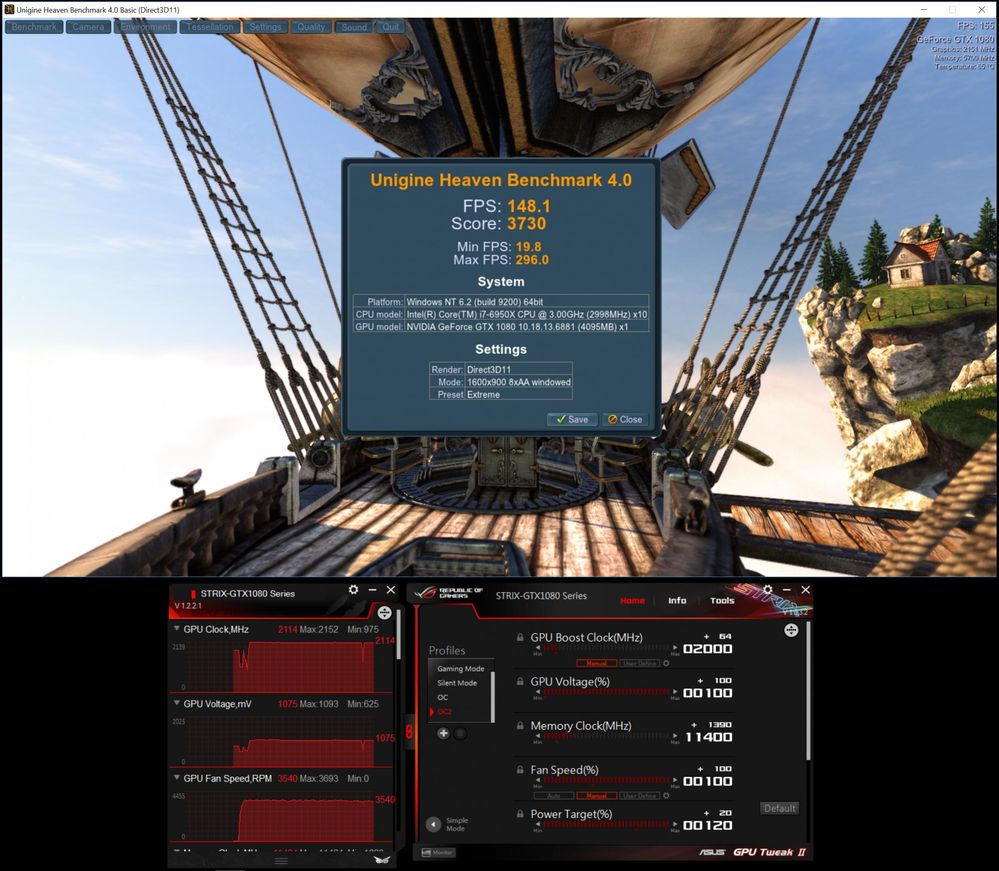Choose the Quality menu button
The width and height of the screenshot is (999, 871).
(x=311, y=27)
